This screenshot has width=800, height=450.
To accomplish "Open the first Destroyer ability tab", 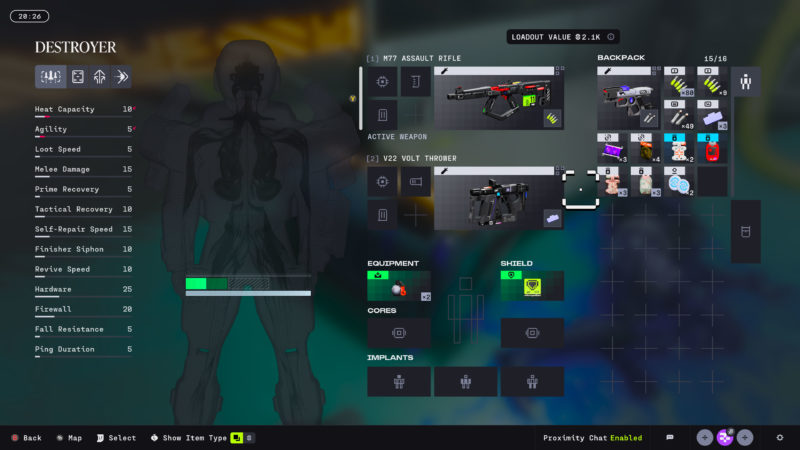I will tap(51, 77).
